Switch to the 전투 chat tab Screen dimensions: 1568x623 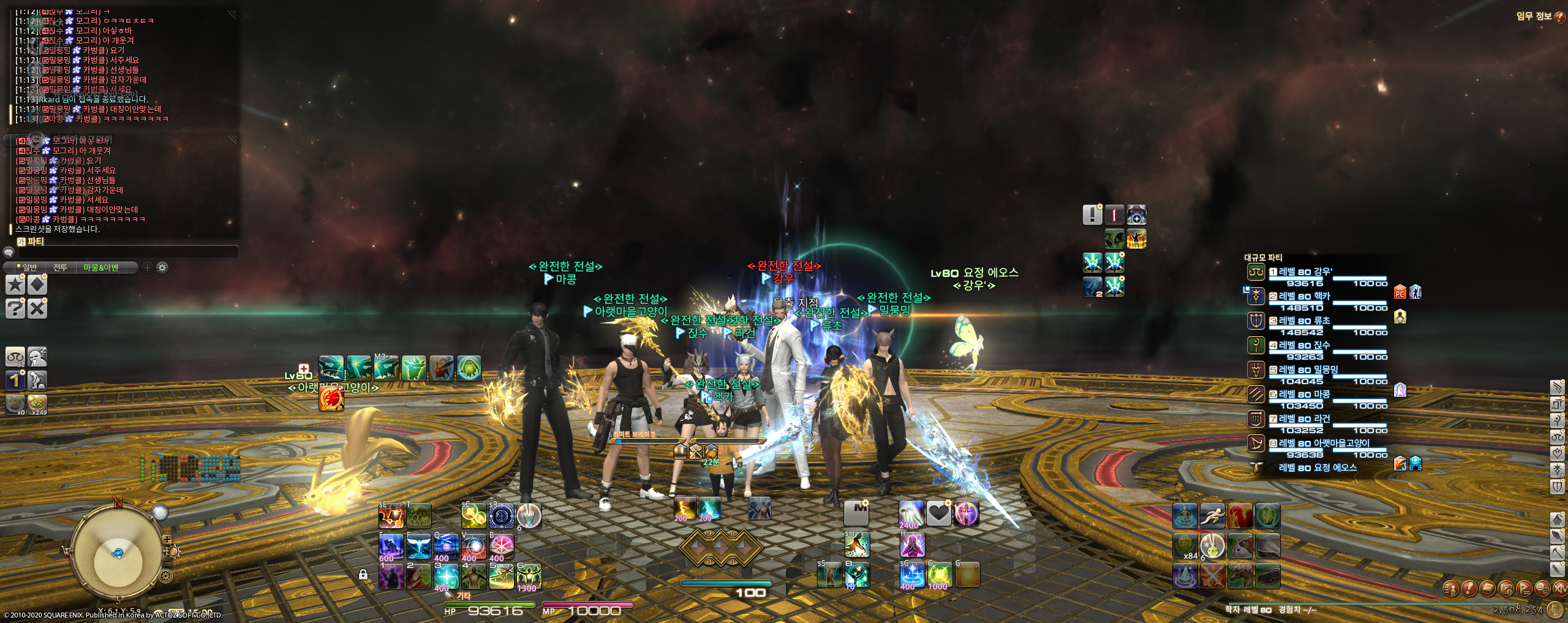(x=60, y=268)
